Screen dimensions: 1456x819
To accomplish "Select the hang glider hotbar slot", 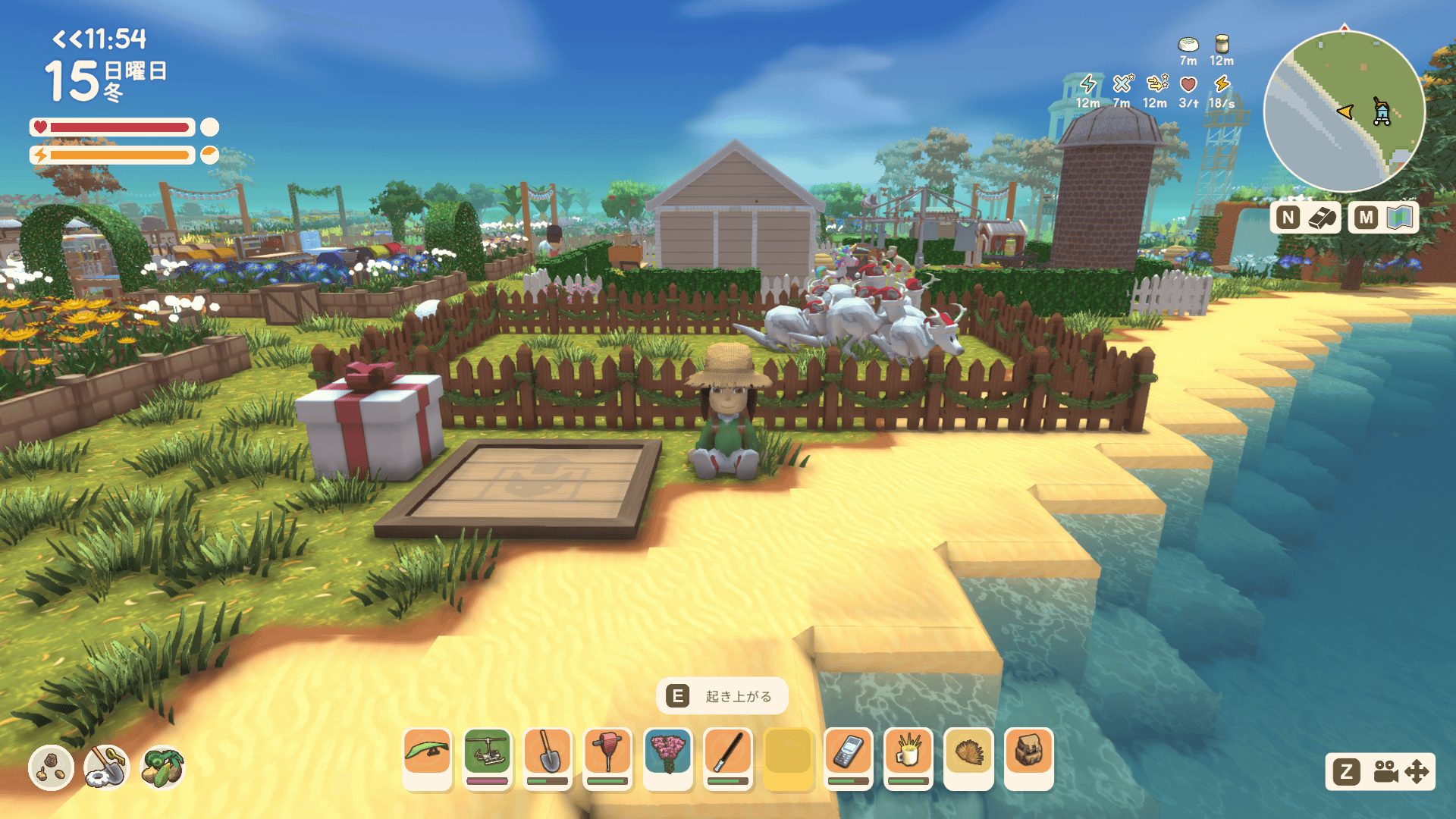I will click(427, 758).
